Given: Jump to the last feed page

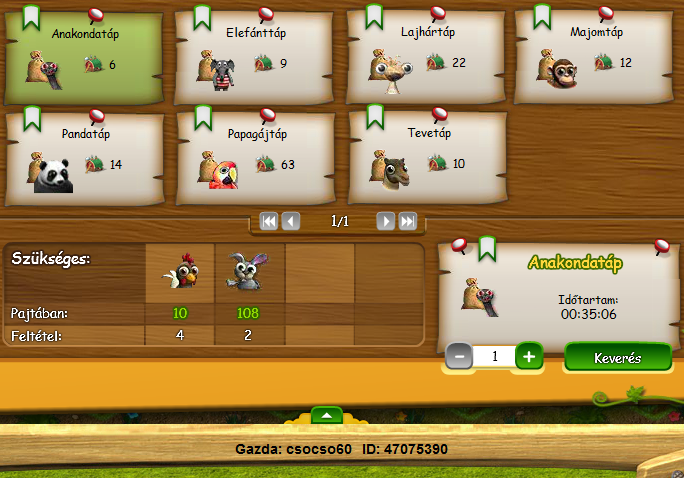Looking at the screenshot, I should click(x=407, y=221).
